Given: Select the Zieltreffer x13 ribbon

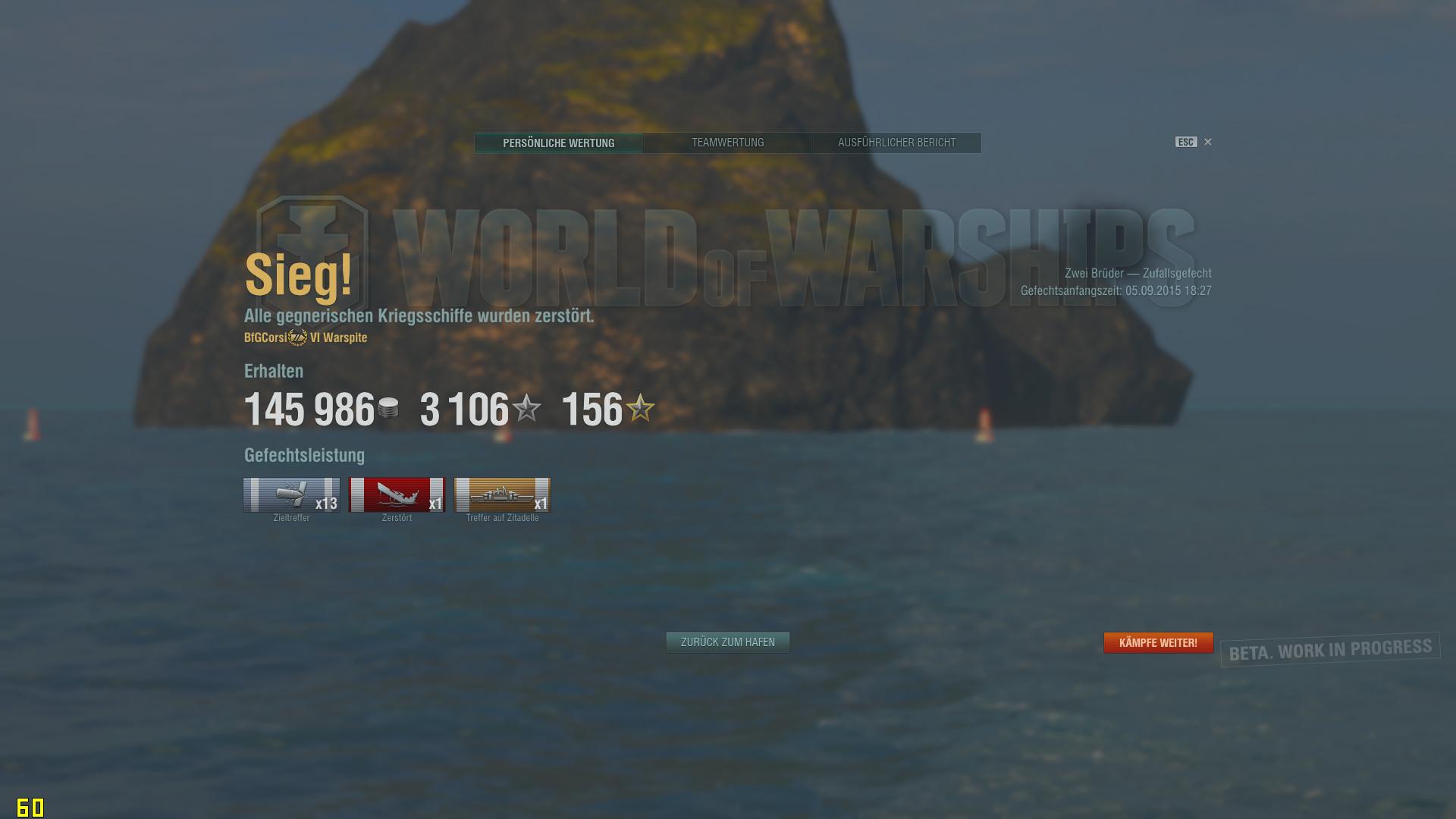Looking at the screenshot, I should [x=292, y=494].
